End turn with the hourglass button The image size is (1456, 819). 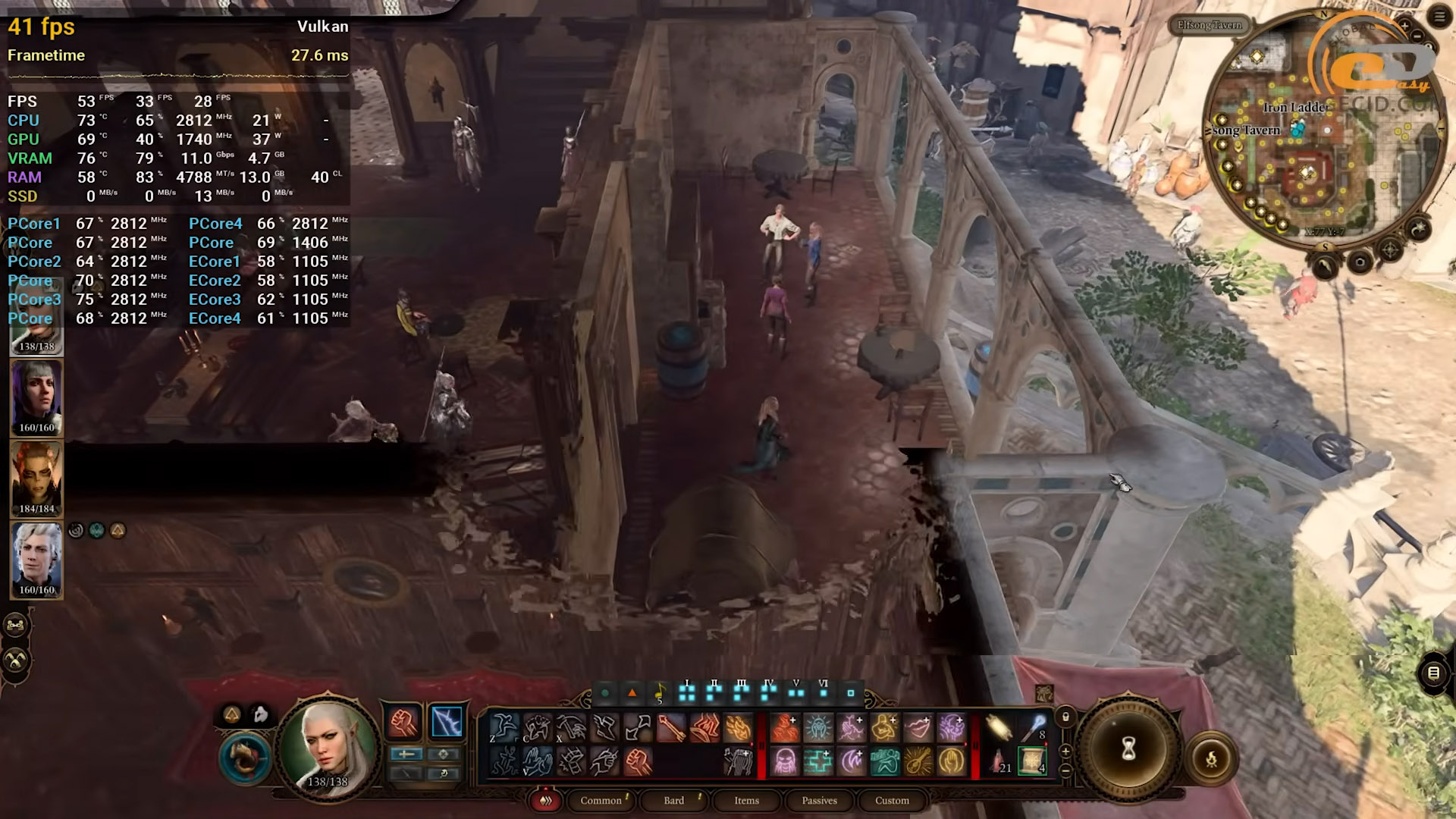pos(1128,749)
